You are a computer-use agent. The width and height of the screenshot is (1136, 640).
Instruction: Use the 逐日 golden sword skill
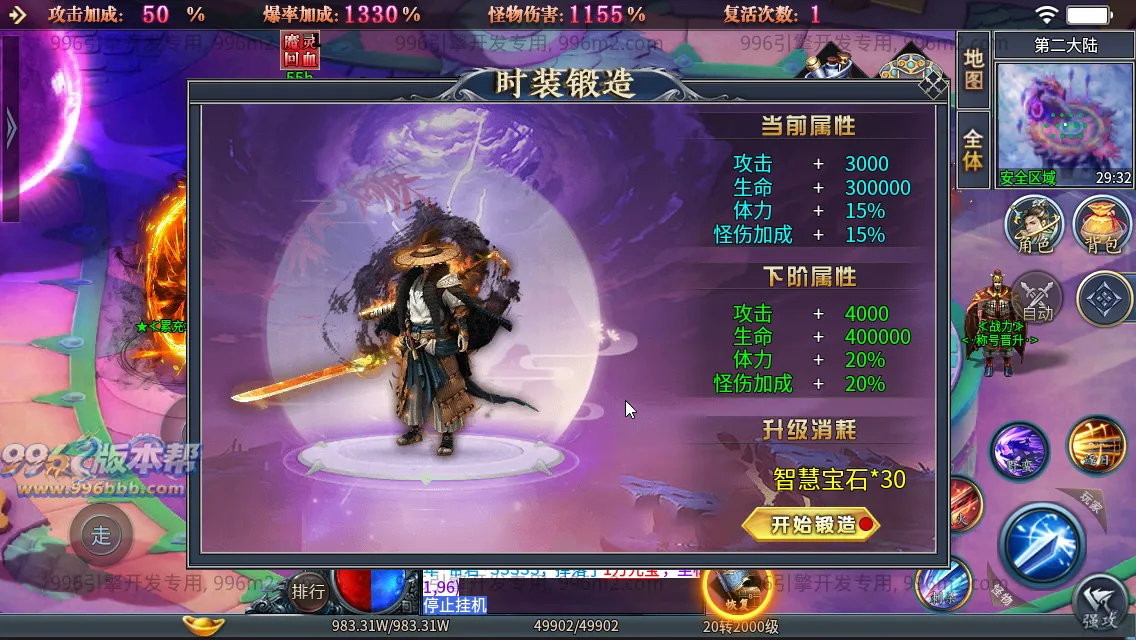pos(1096,445)
